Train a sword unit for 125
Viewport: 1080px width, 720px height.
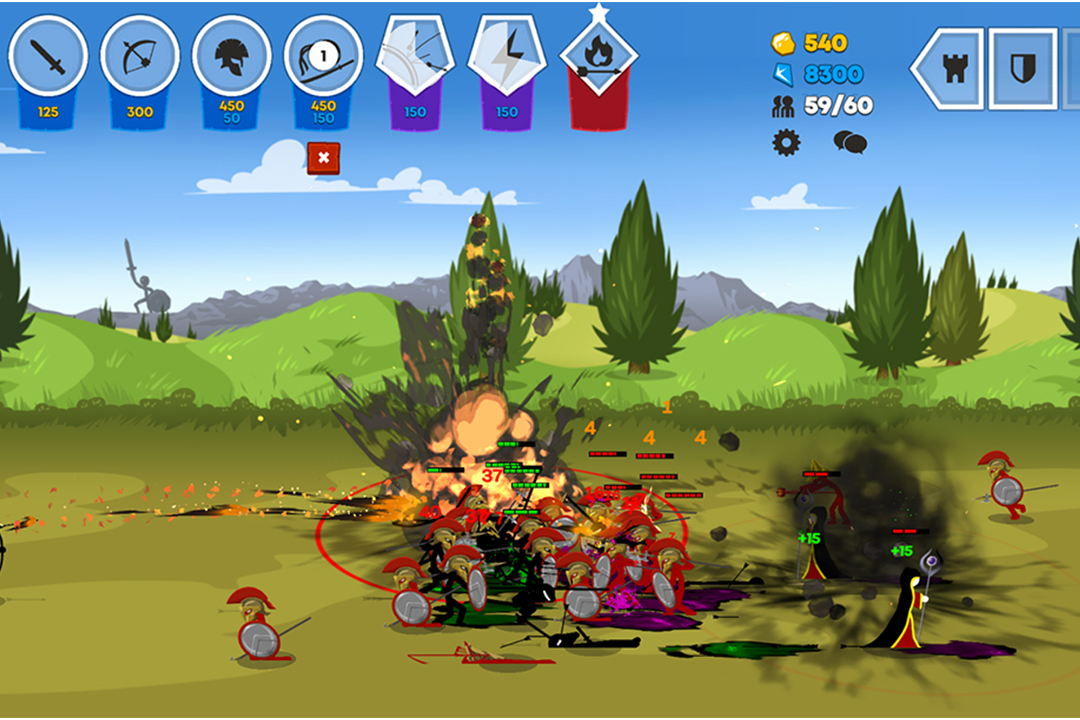click(x=47, y=58)
